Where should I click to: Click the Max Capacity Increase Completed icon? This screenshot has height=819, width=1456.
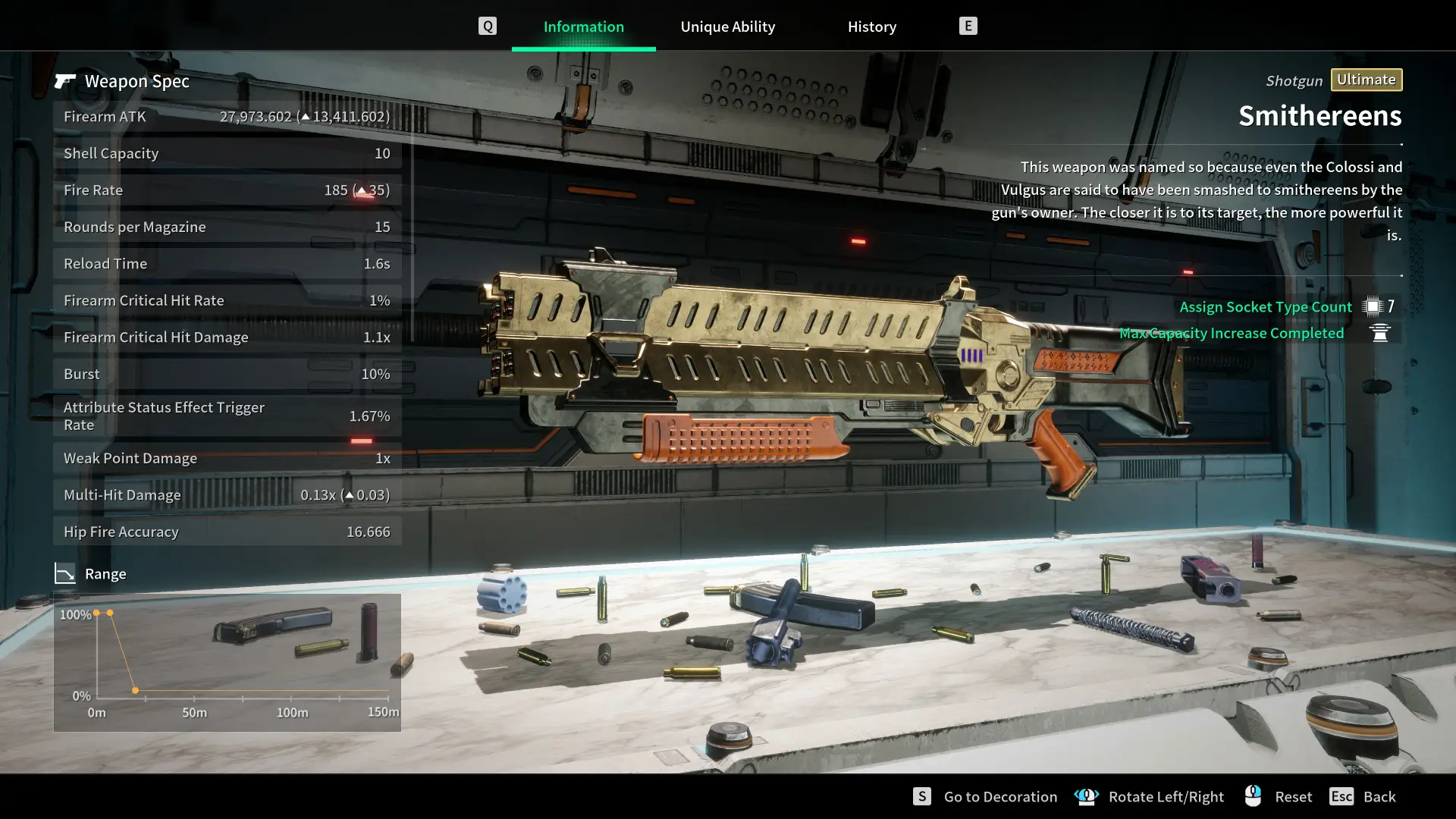click(x=1380, y=333)
